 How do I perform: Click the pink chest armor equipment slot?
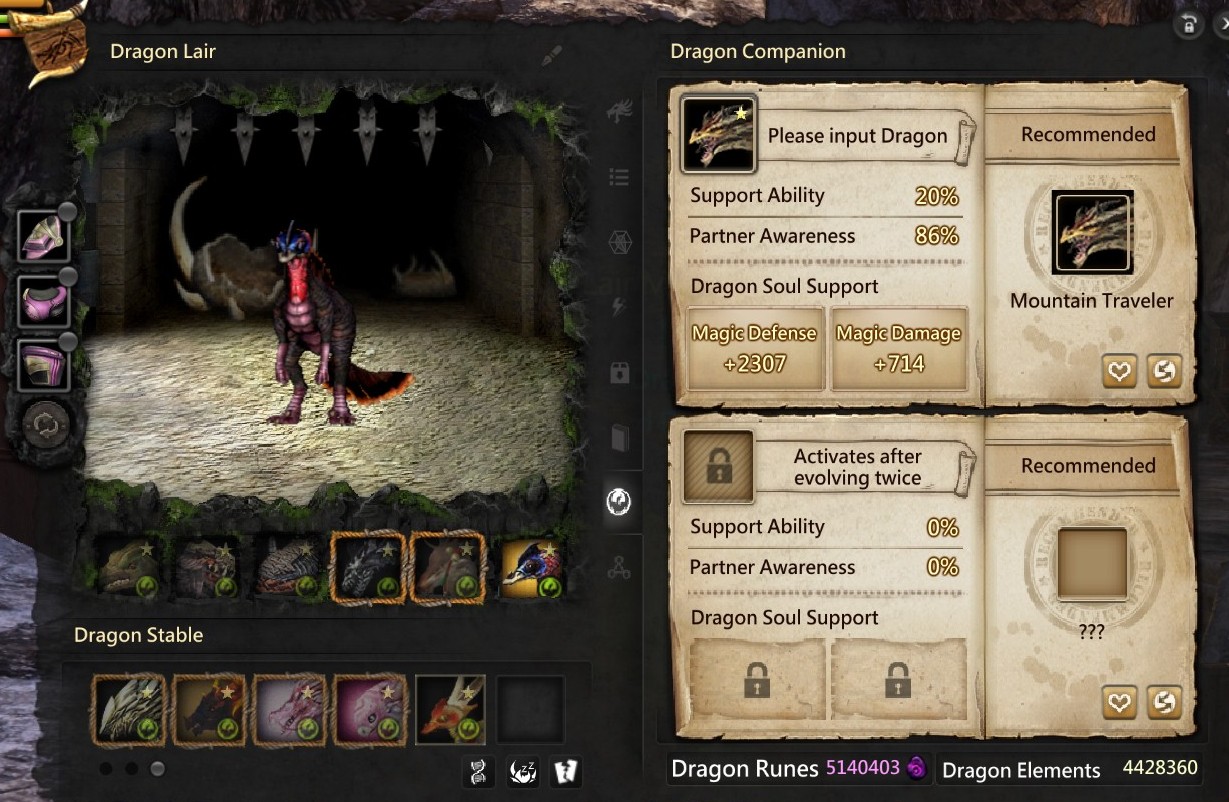(44, 301)
